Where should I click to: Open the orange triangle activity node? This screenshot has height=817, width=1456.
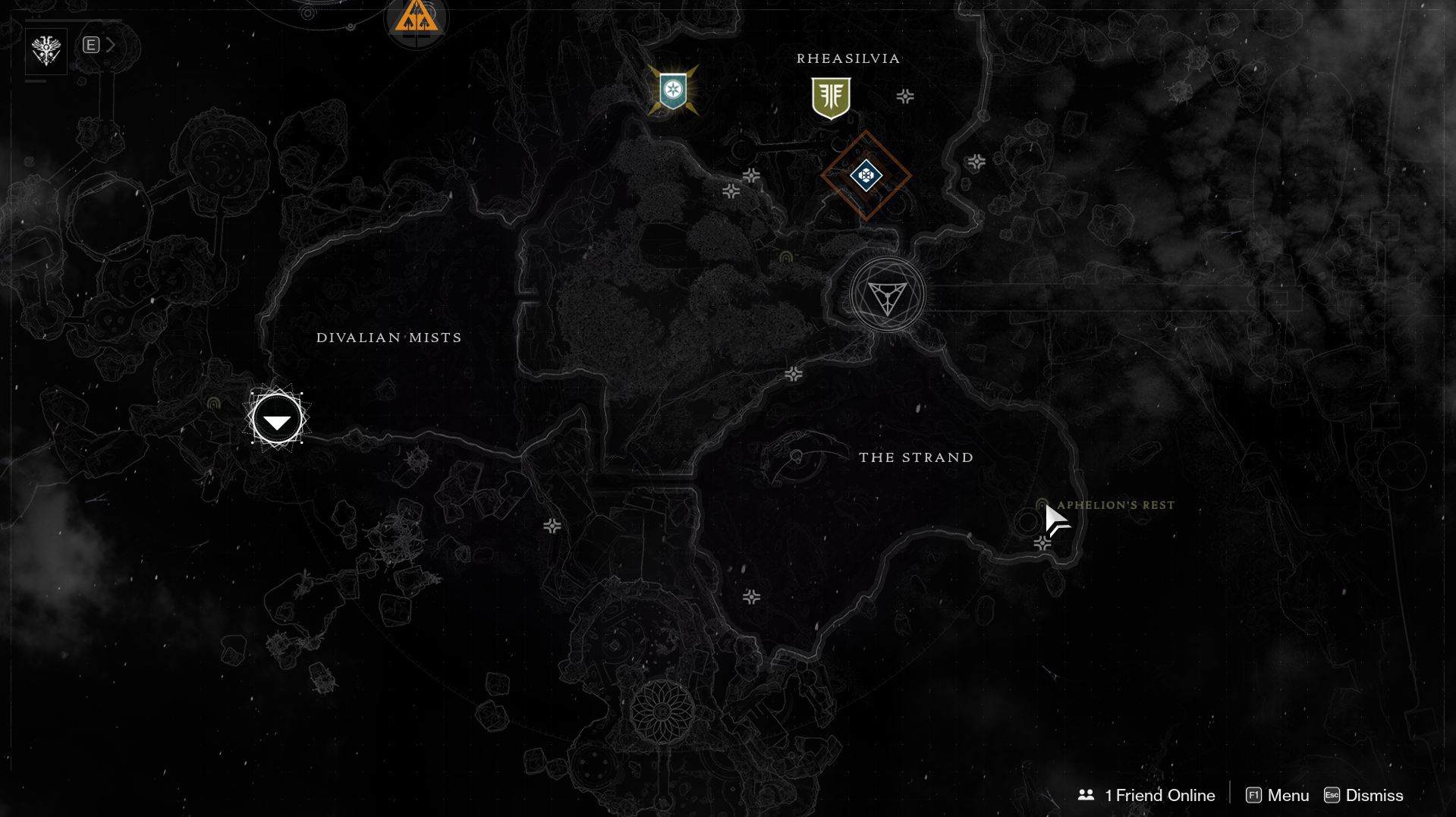(x=416, y=17)
